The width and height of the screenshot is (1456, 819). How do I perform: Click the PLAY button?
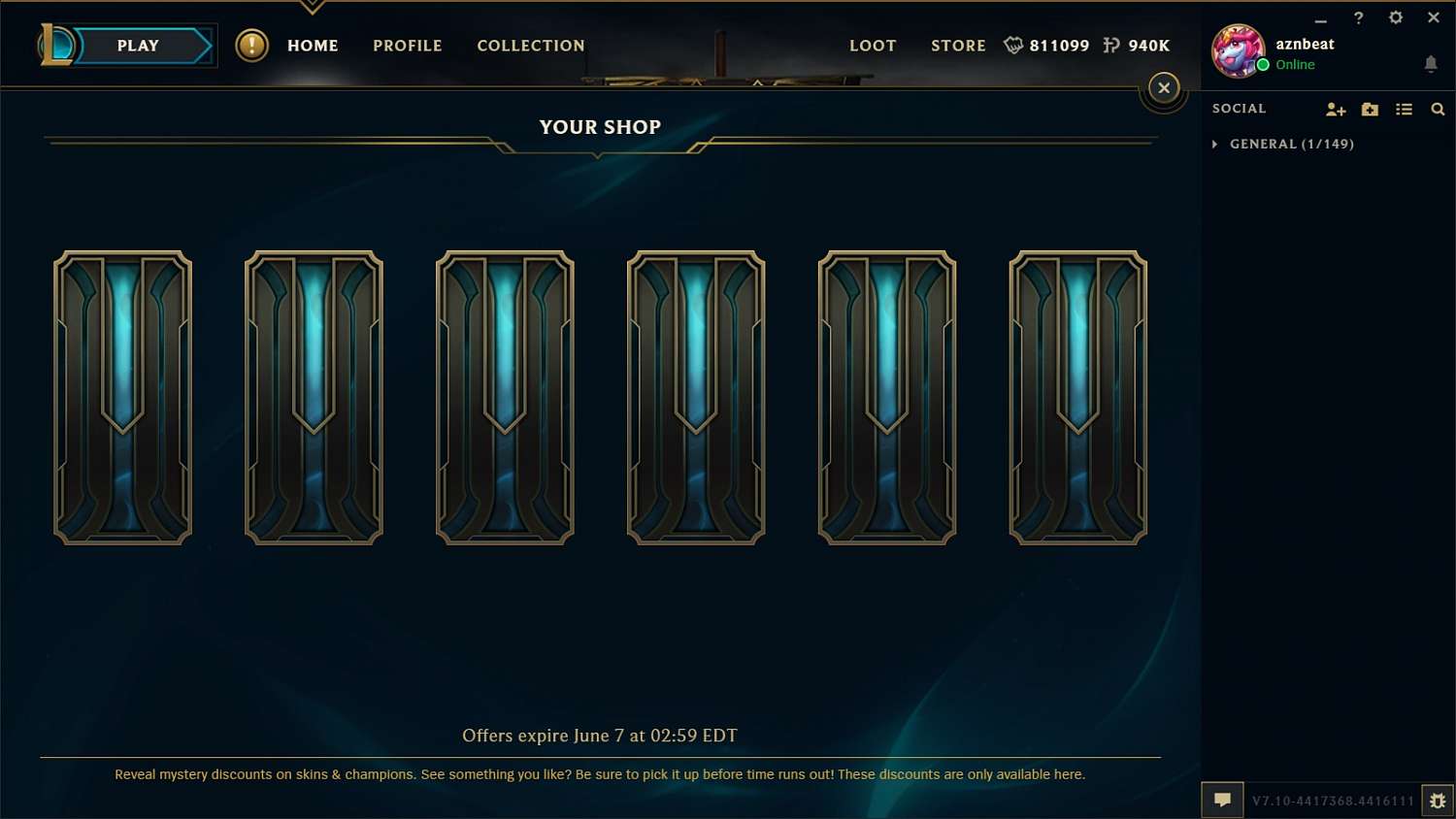coord(137,45)
